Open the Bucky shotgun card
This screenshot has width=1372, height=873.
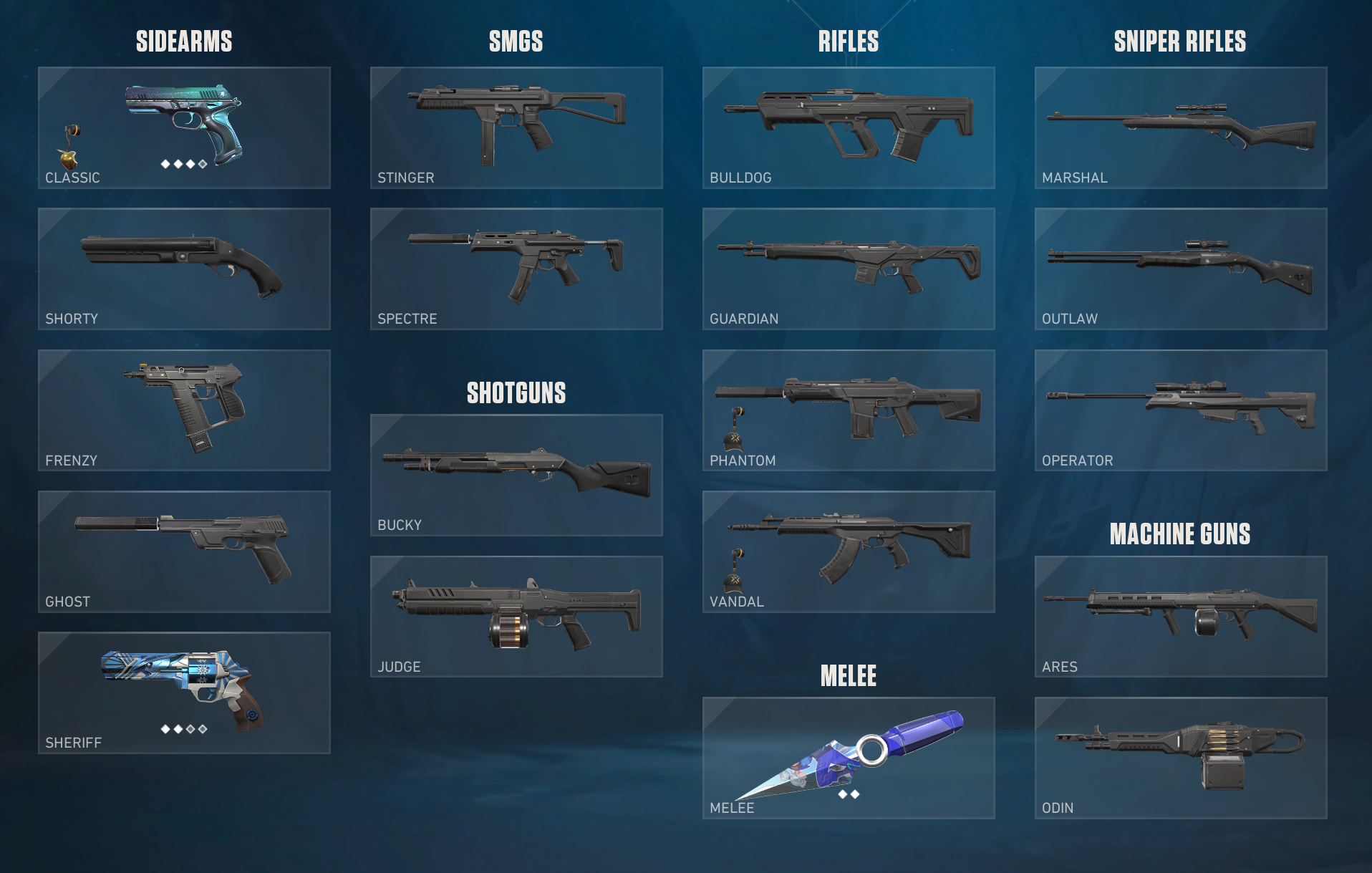(x=516, y=475)
